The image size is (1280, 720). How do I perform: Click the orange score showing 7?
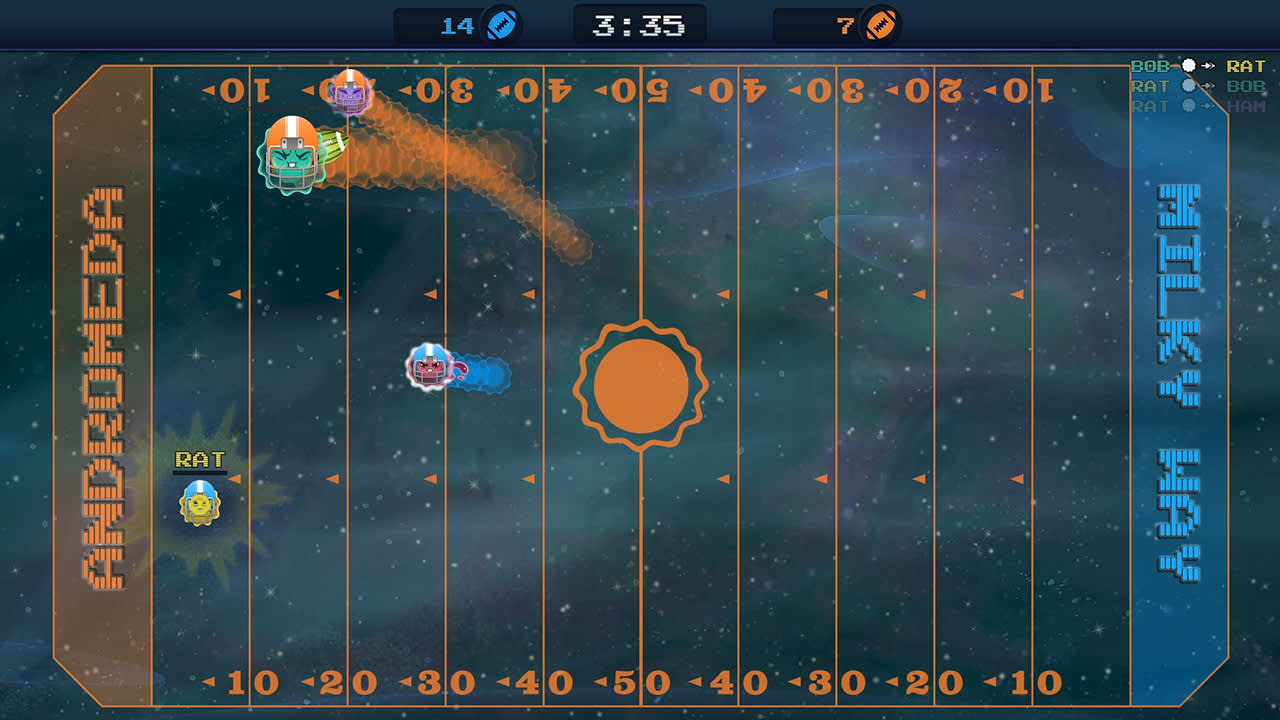[x=843, y=26]
